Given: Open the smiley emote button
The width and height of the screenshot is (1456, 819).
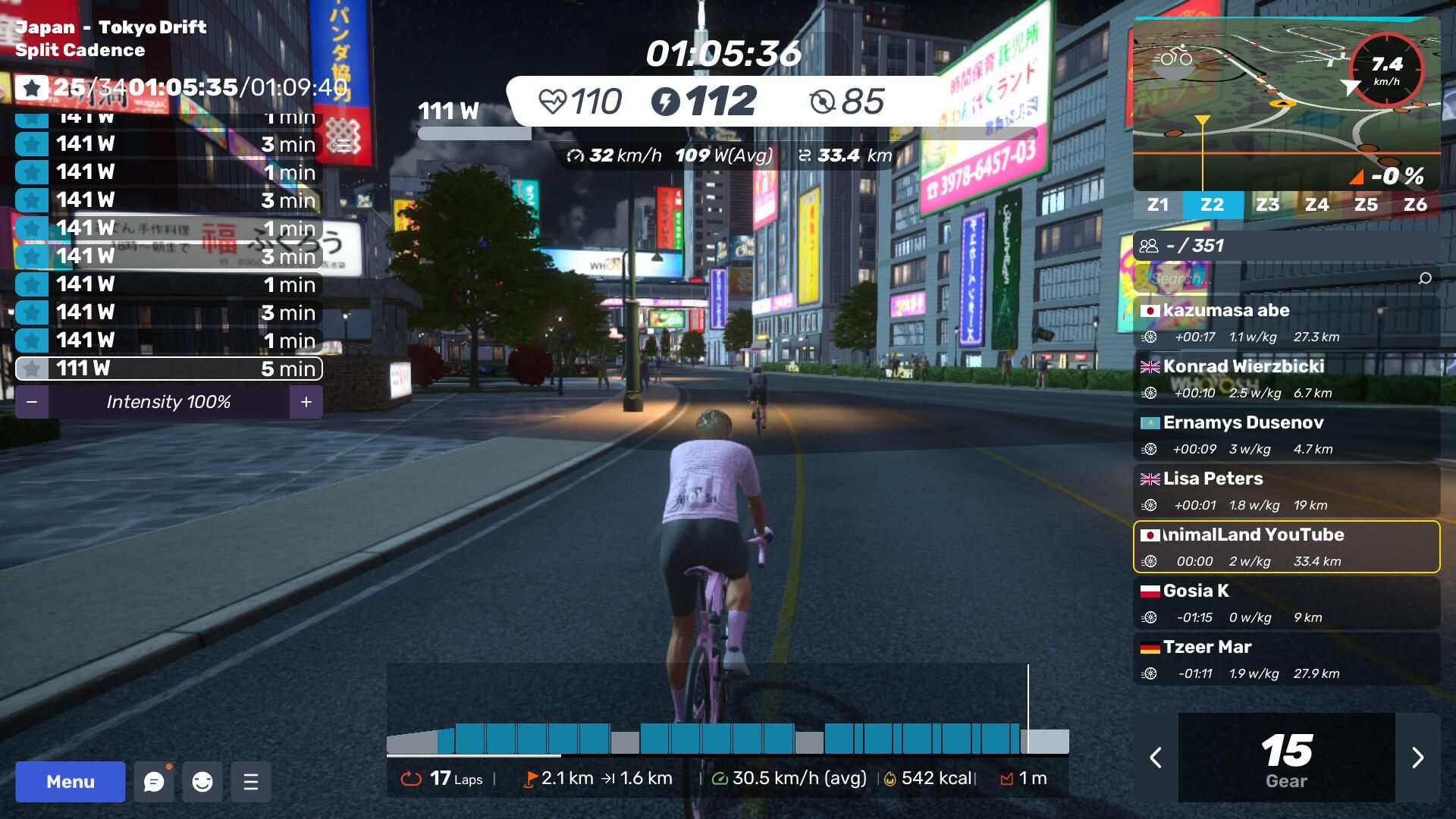Looking at the screenshot, I should 202,781.
